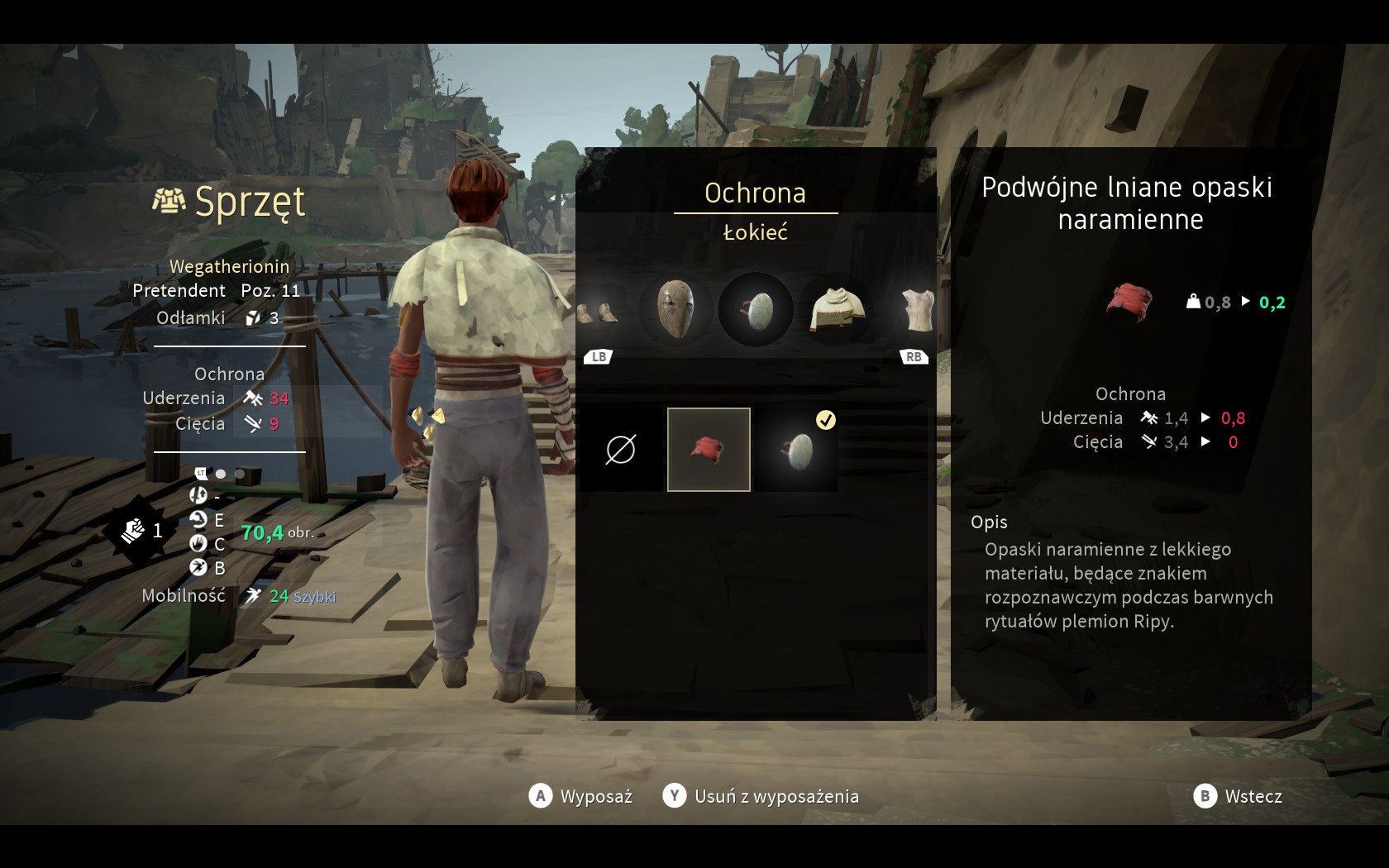1389x868 pixels.
Task: Go back with Wstecz
Action: click(x=1238, y=796)
